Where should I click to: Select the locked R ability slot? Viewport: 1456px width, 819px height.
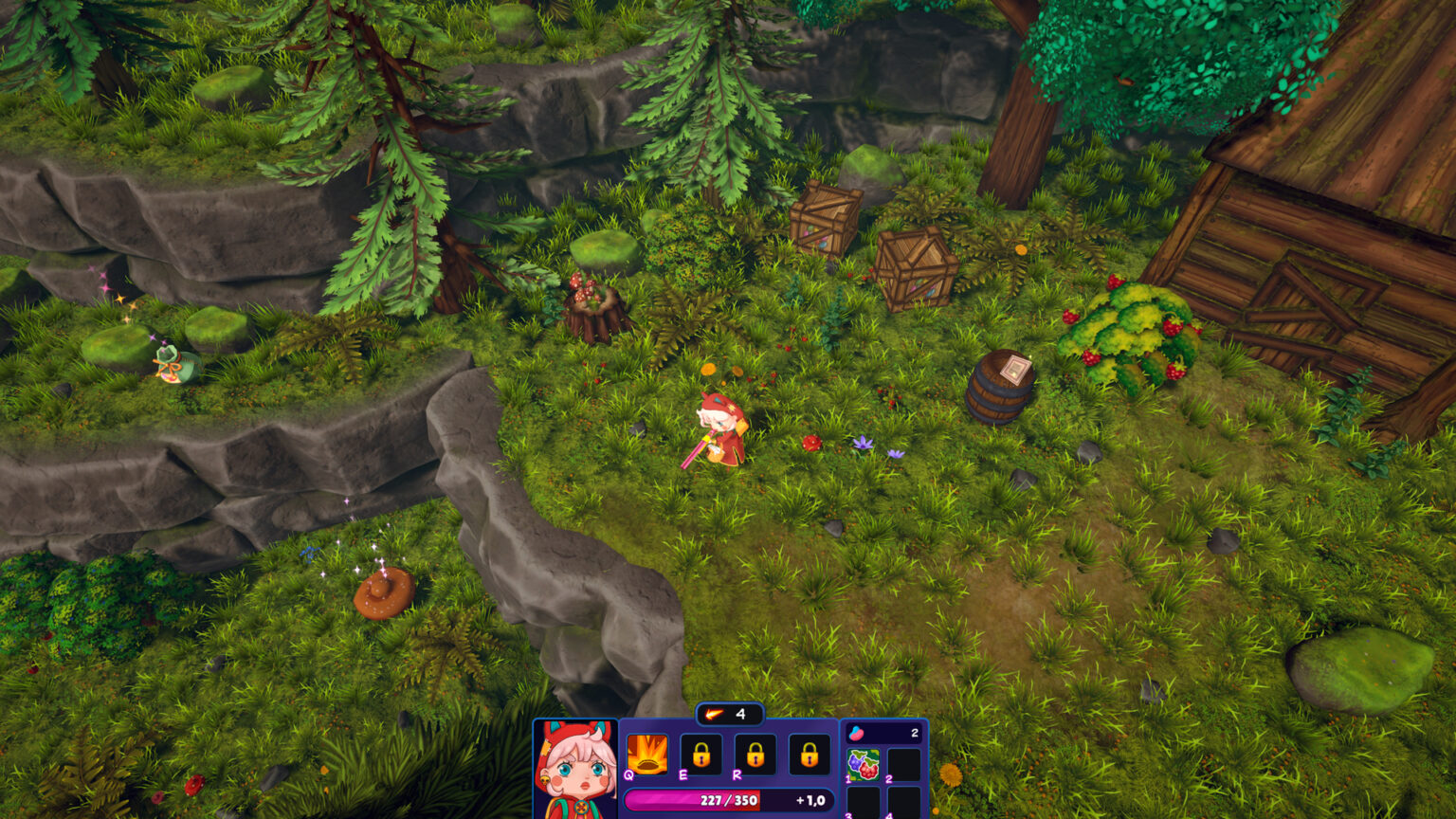pyautogui.click(x=755, y=755)
